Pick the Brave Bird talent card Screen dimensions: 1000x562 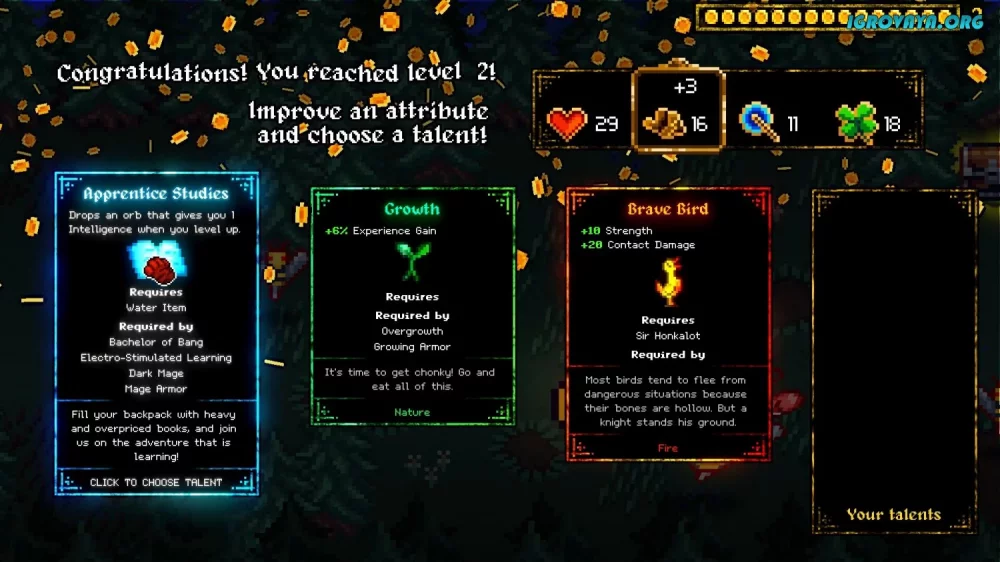(x=668, y=320)
